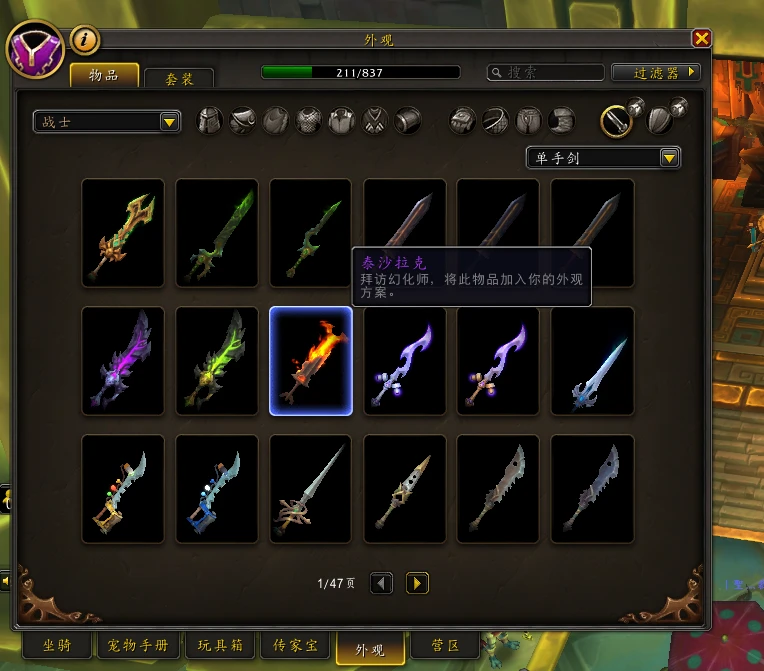Open the 过滤器 filter menu

point(655,72)
